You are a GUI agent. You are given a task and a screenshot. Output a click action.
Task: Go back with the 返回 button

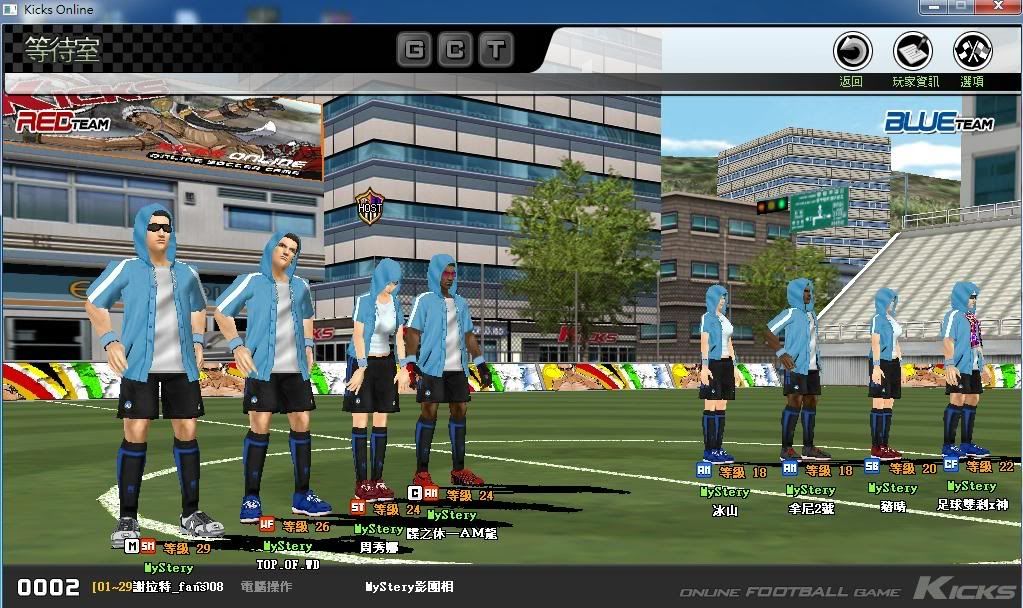(x=852, y=51)
